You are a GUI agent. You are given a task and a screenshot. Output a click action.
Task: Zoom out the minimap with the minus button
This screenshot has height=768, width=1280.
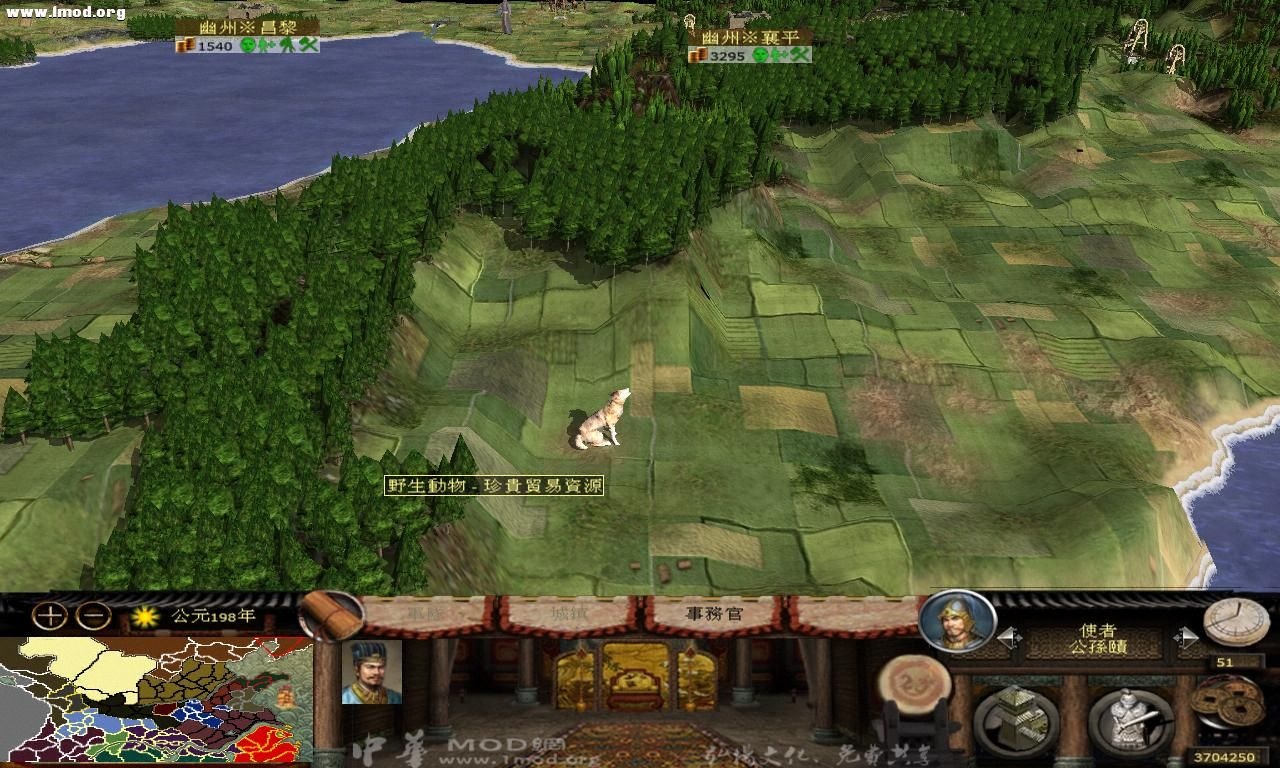(92, 613)
